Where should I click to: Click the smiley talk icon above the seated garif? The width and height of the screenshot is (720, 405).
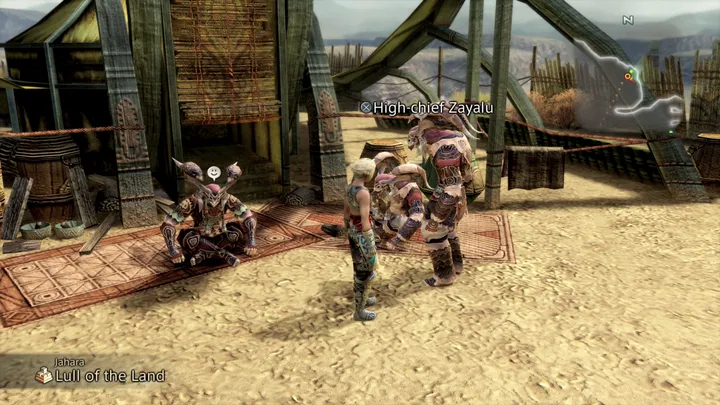tap(213, 173)
